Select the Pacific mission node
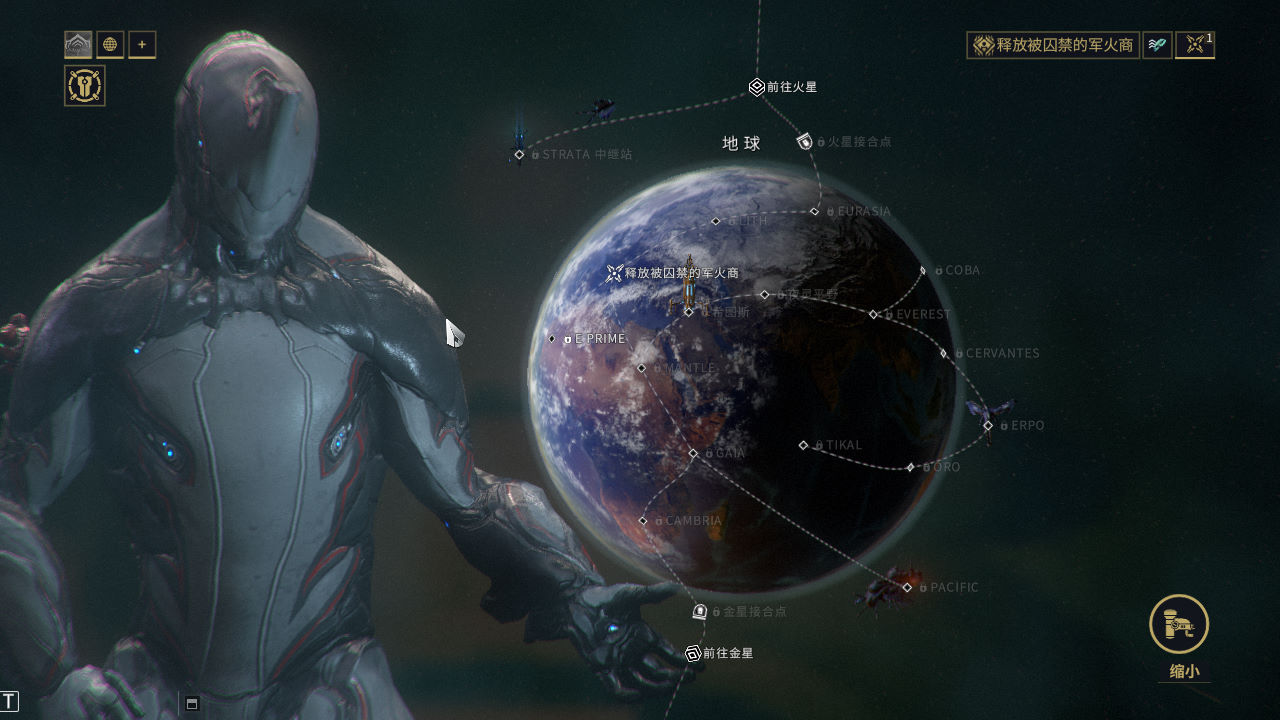This screenshot has height=720, width=1280. [x=907, y=587]
